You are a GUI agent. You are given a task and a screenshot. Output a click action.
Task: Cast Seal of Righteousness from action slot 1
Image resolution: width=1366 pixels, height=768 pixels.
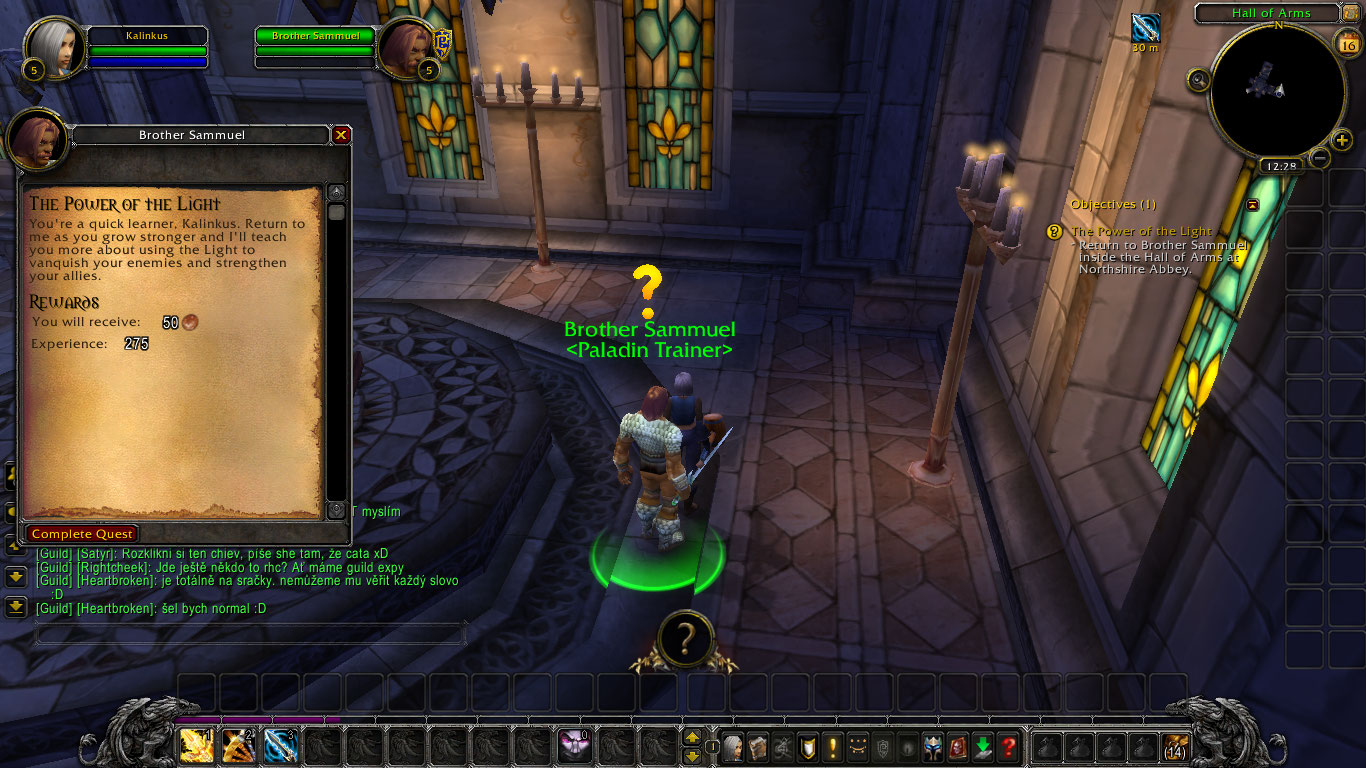[x=197, y=744]
